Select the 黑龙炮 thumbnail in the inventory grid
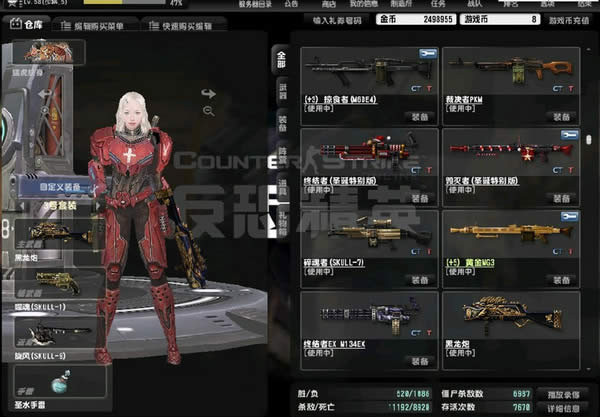The width and height of the screenshot is (600, 417). click(x=511, y=316)
